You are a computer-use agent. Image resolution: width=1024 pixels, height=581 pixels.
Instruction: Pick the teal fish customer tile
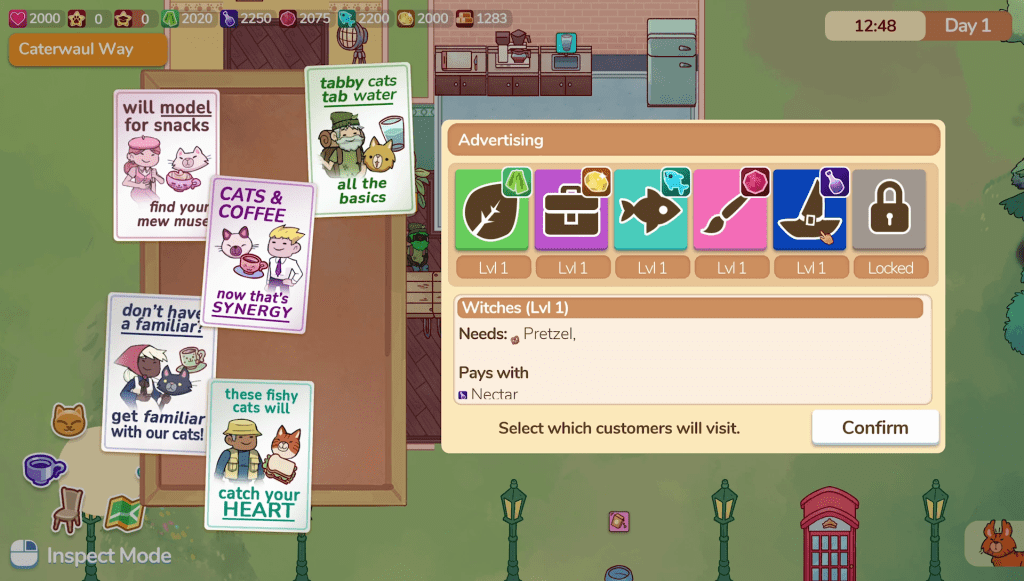coord(651,210)
